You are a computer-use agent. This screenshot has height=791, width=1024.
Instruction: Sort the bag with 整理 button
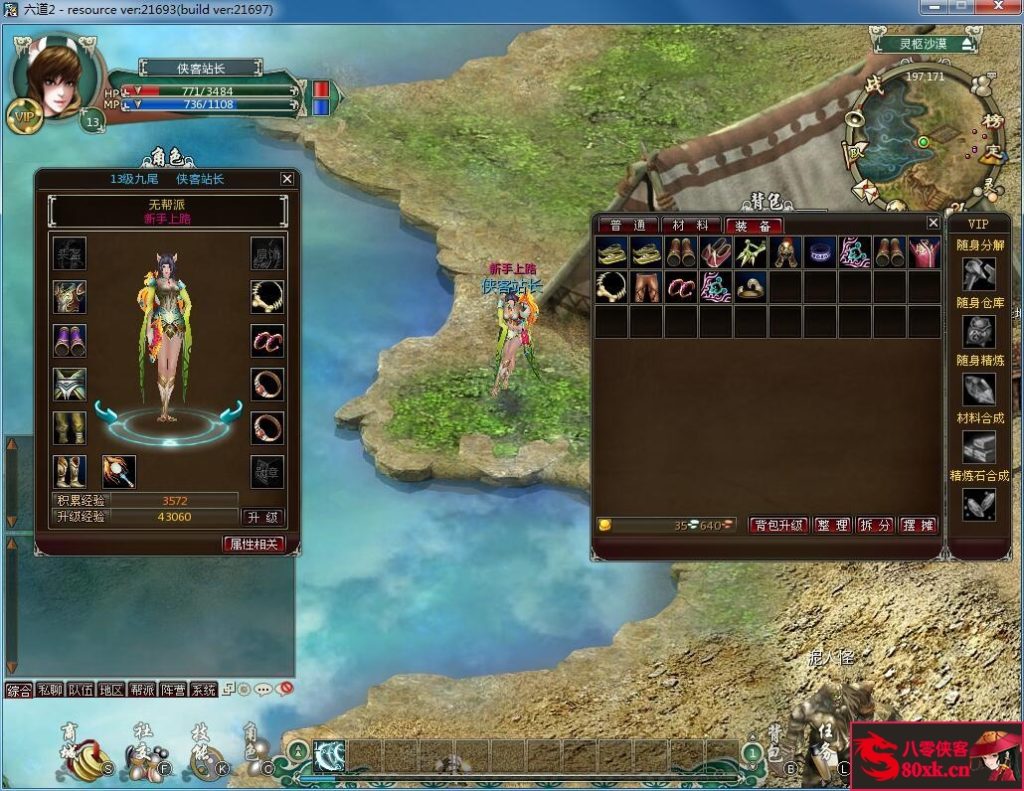click(x=832, y=525)
